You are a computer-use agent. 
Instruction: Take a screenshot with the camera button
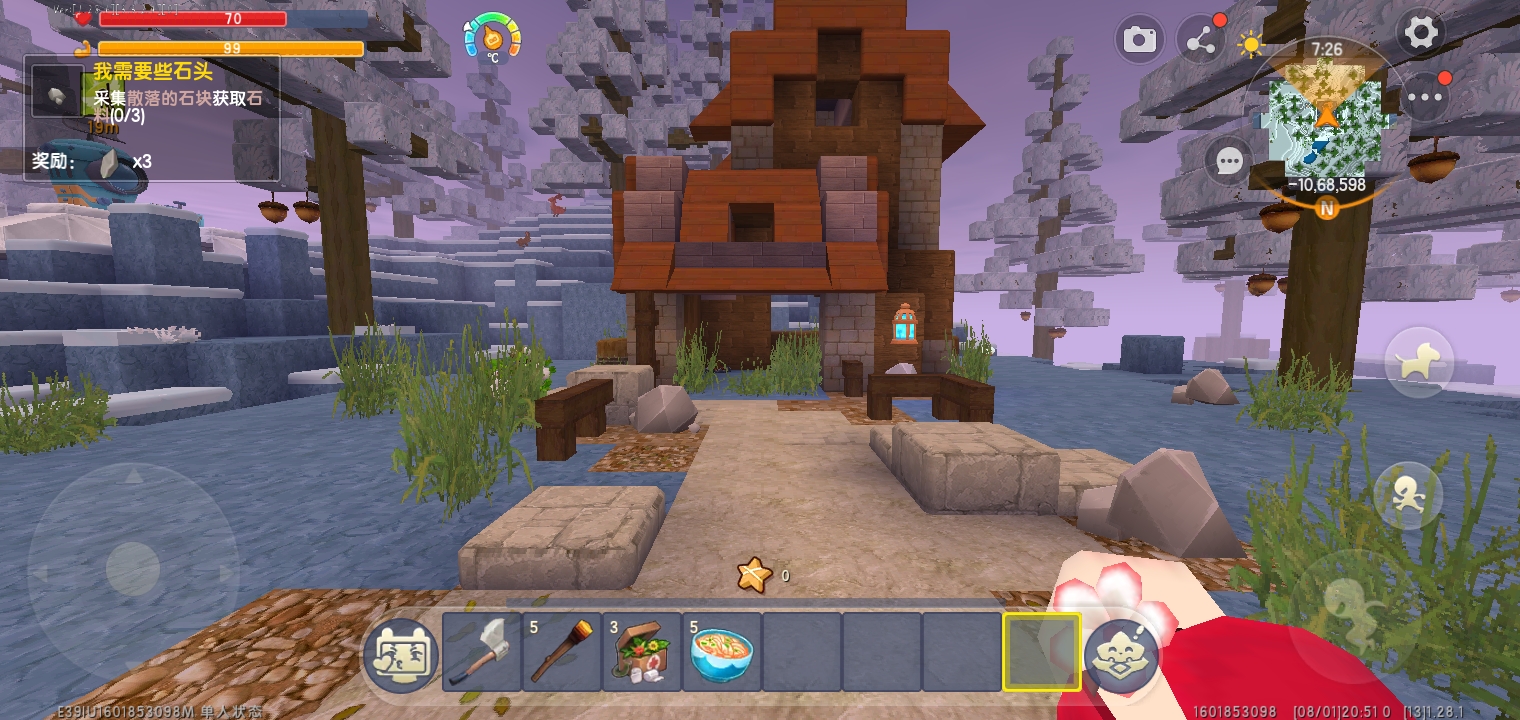tap(1139, 40)
